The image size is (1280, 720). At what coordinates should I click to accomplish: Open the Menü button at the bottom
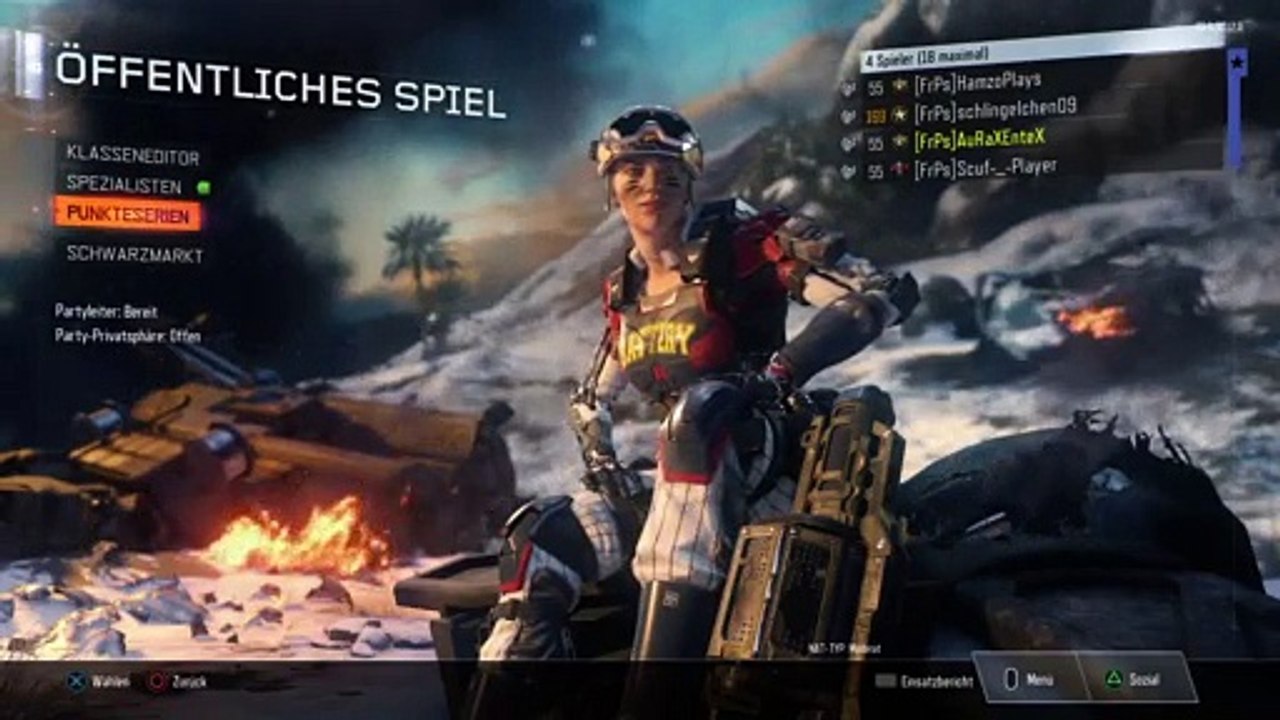pyautogui.click(x=1030, y=679)
